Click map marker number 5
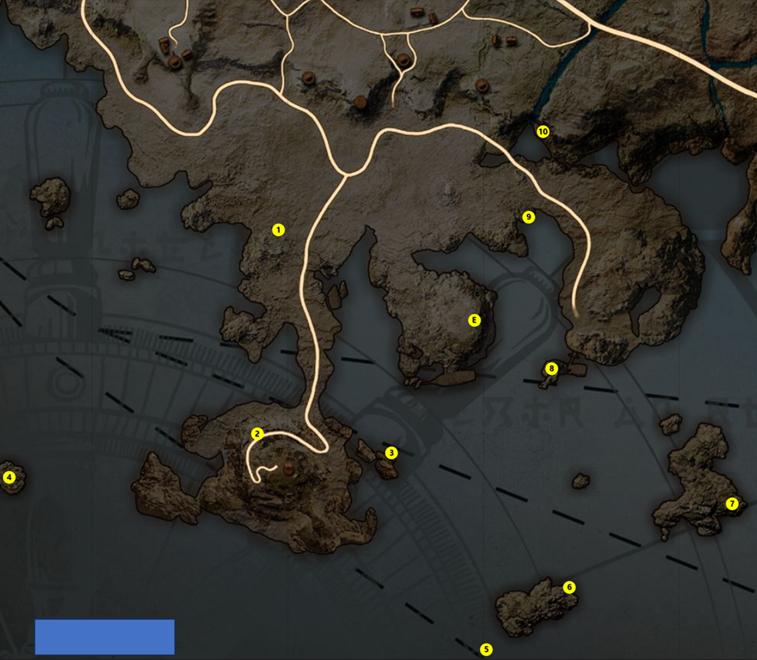Image resolution: width=757 pixels, height=660 pixels. (486, 650)
